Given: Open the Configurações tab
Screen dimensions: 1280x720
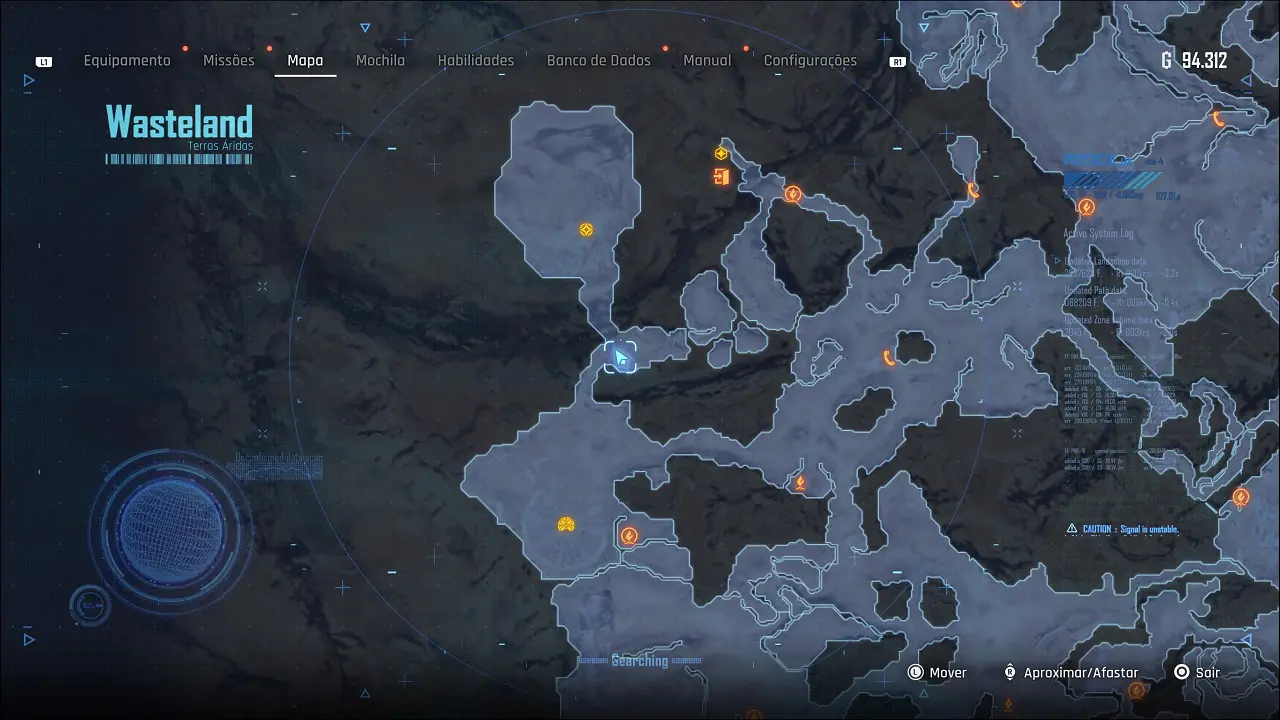Looking at the screenshot, I should [810, 61].
